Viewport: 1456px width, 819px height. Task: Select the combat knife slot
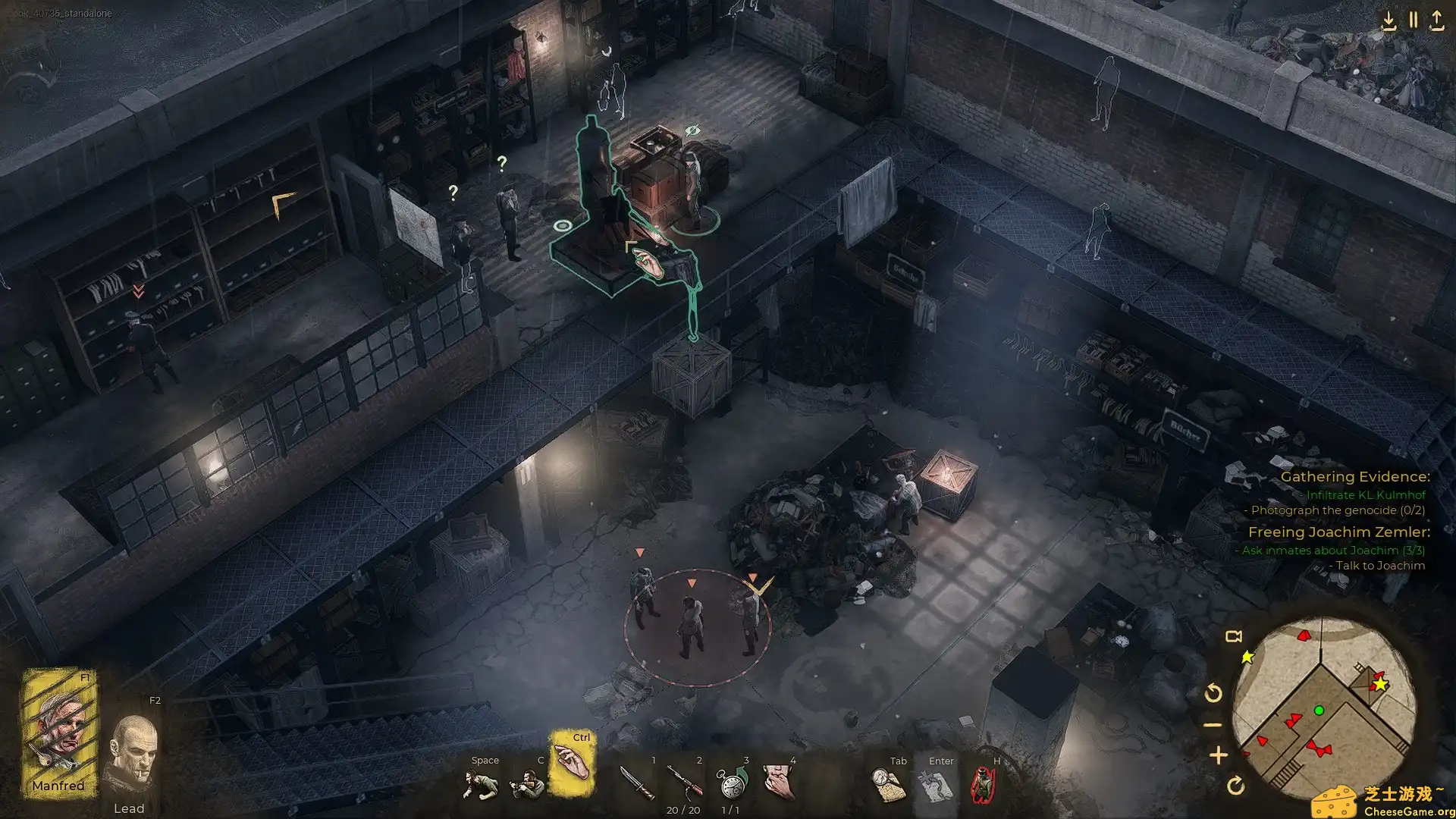[x=635, y=783]
